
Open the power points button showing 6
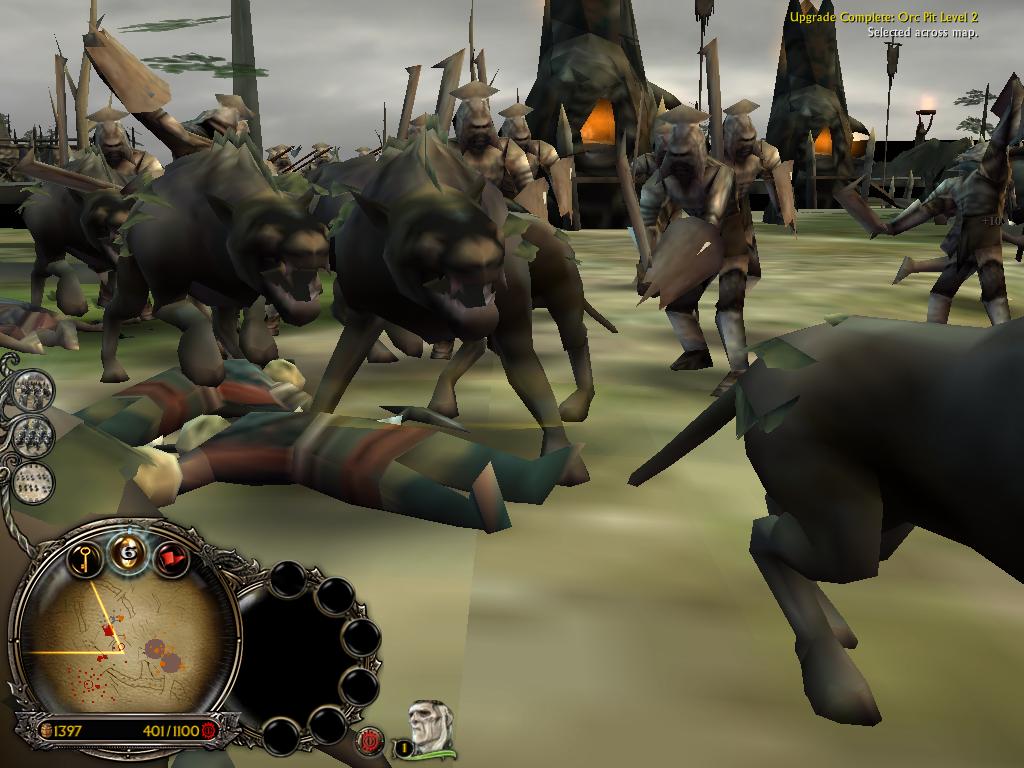pos(128,549)
